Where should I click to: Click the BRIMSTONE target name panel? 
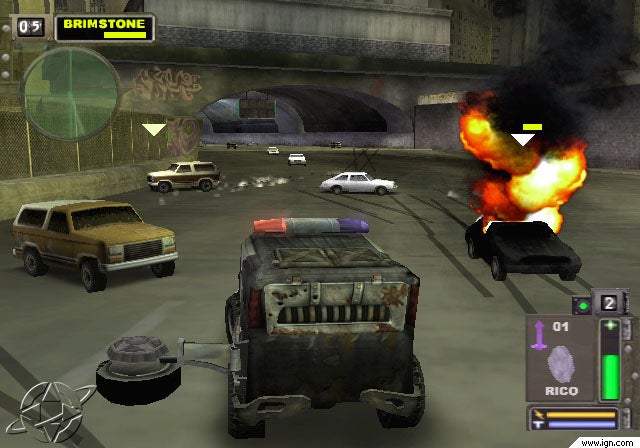103,26
